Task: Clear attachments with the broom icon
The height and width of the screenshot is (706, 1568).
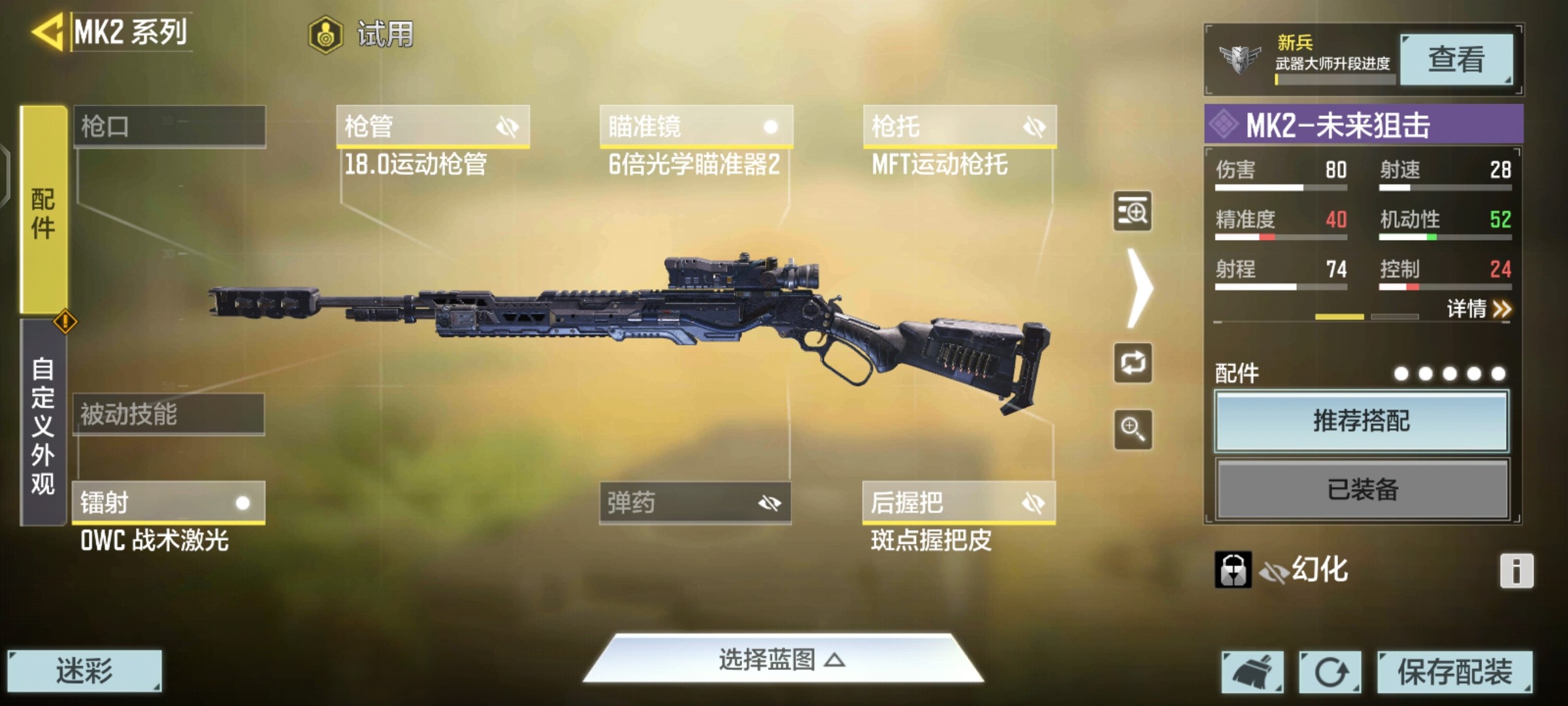Action: [1252, 672]
